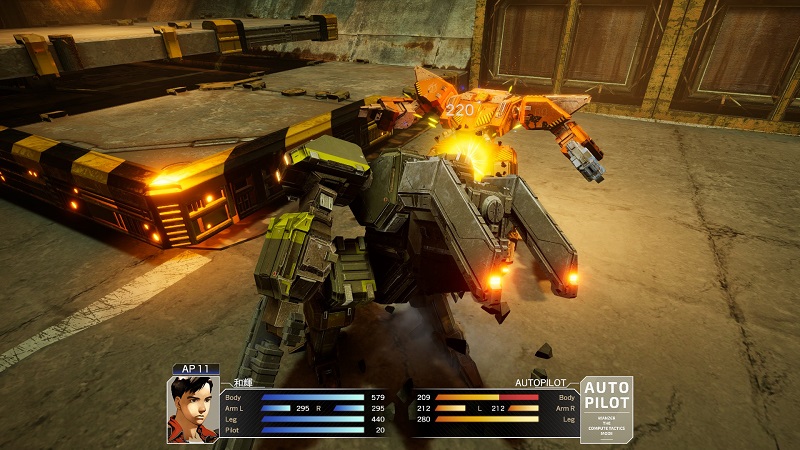Select the player pilot portrait
This screenshot has width=800, height=450.
192,410
